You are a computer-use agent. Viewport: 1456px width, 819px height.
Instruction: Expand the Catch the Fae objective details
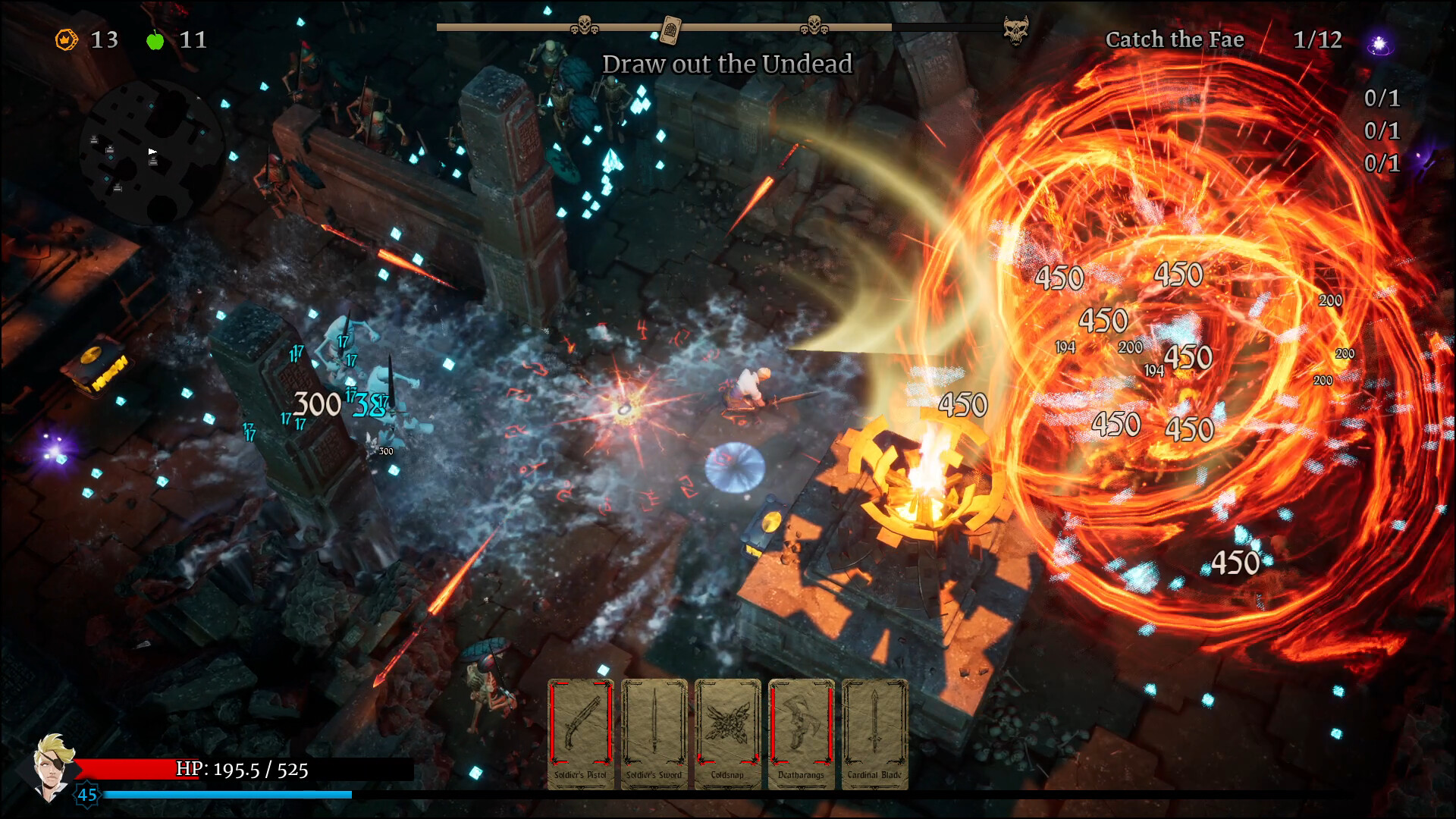1175,39
